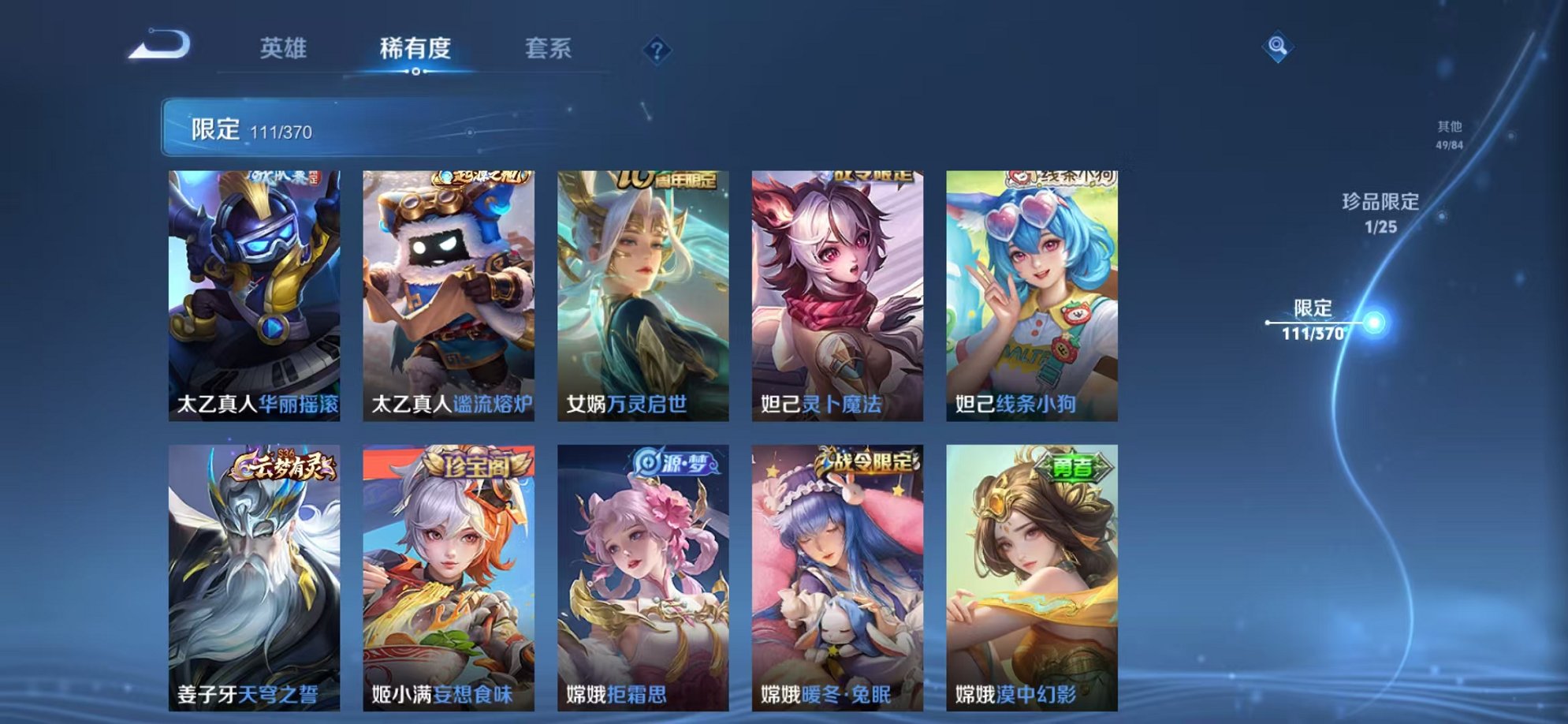Select the 稀有度 tab
1568x724 pixels.
pyautogui.click(x=415, y=47)
